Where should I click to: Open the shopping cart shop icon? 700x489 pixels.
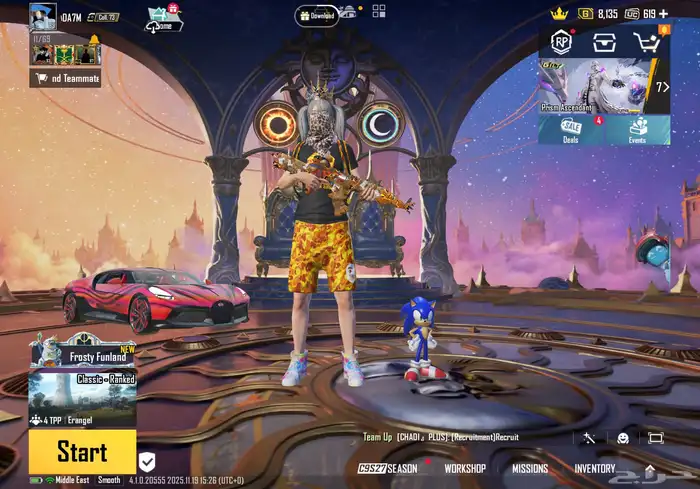click(647, 42)
